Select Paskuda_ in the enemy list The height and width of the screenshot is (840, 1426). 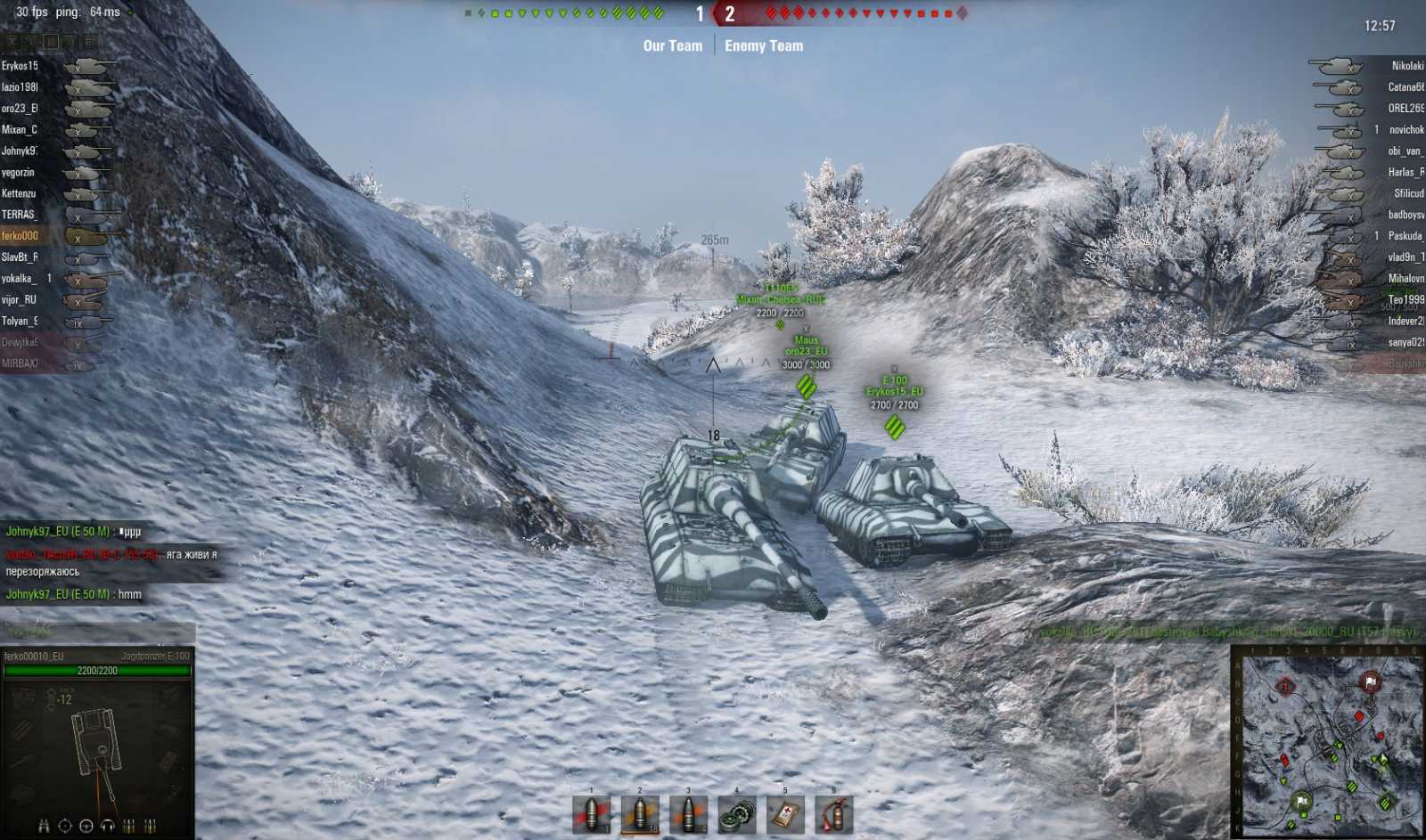pyautogui.click(x=1405, y=236)
